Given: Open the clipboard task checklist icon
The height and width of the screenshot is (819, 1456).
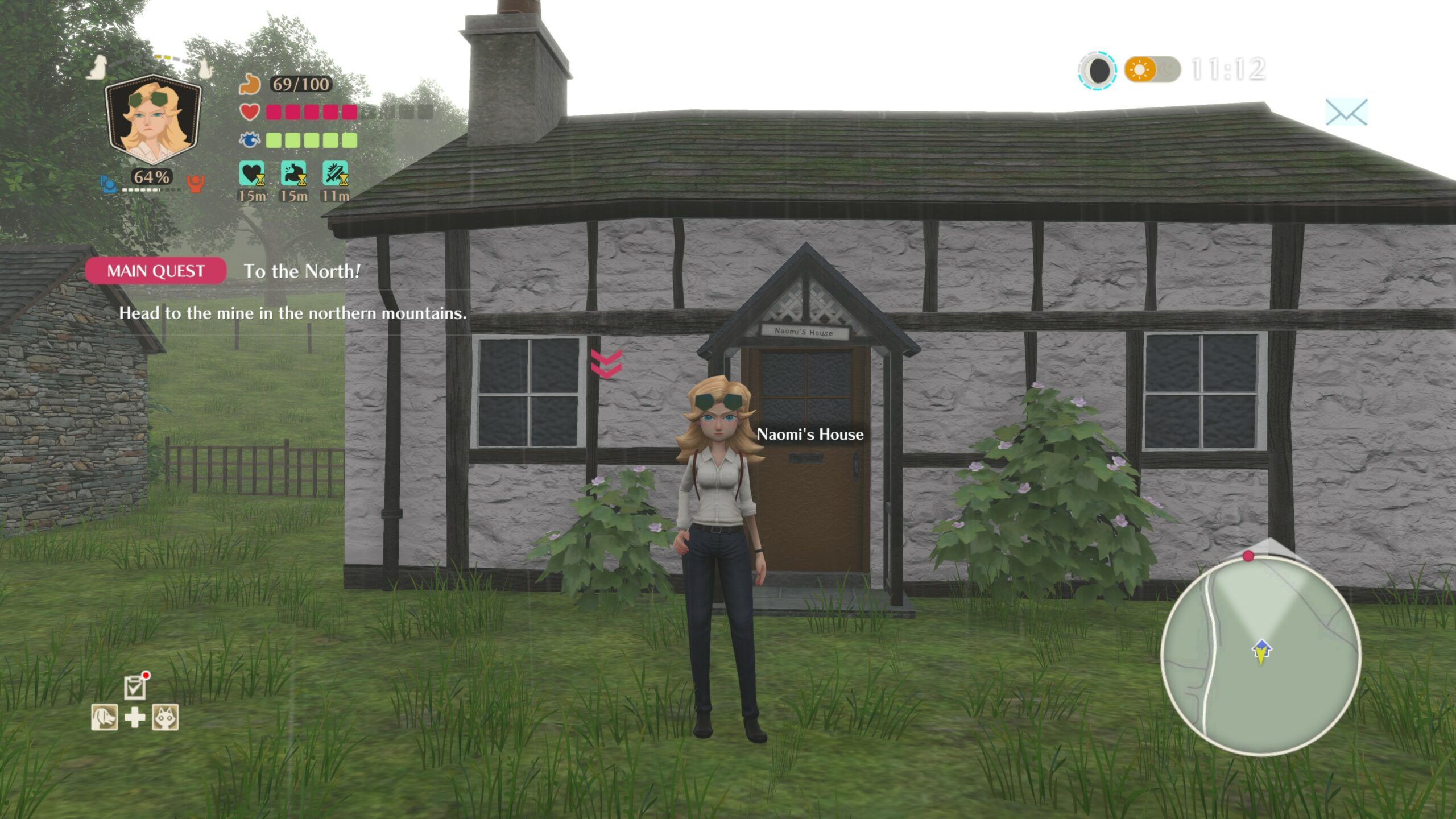Looking at the screenshot, I should pos(135,687).
